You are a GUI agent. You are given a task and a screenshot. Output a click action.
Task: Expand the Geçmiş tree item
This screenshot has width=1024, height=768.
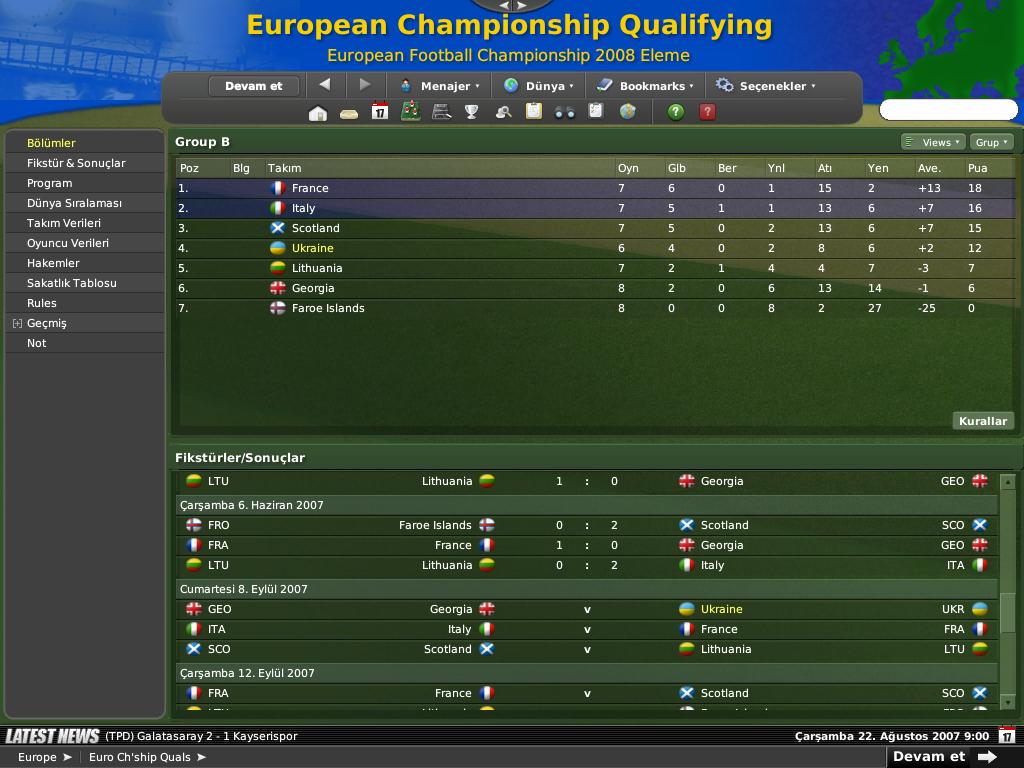pyautogui.click(x=18, y=323)
